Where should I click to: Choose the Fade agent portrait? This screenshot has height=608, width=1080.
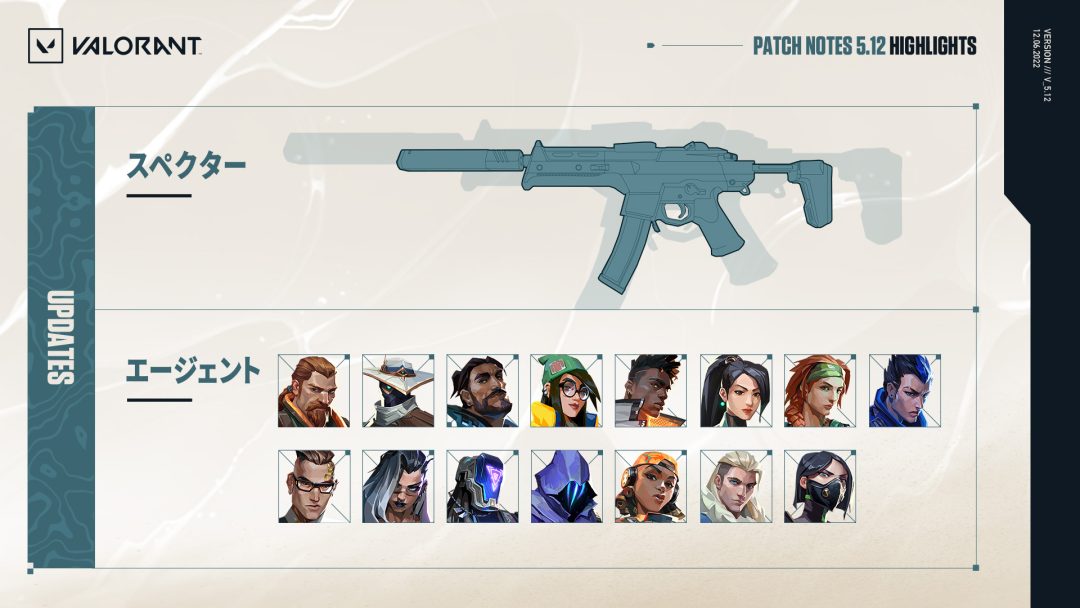click(398, 486)
